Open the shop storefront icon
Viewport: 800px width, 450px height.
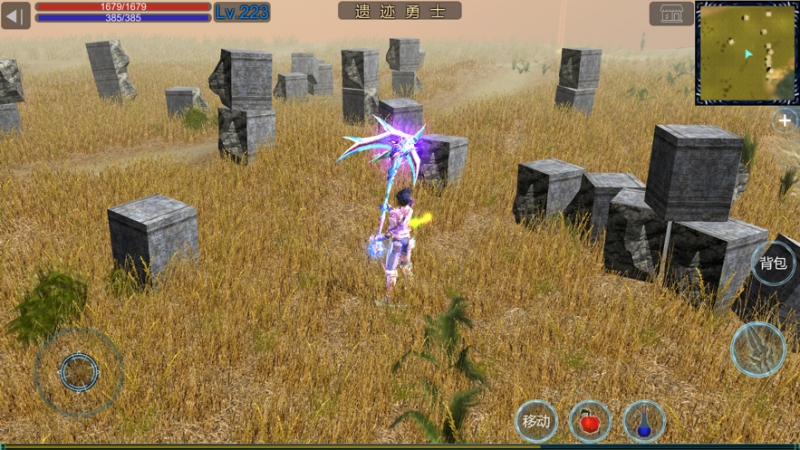point(671,13)
